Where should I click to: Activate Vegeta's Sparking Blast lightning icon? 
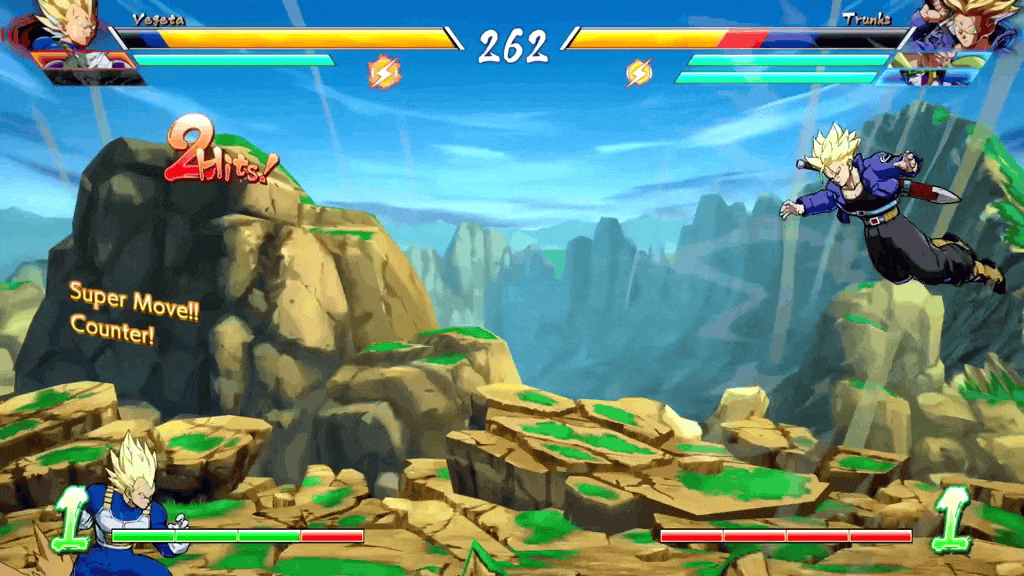(x=384, y=71)
